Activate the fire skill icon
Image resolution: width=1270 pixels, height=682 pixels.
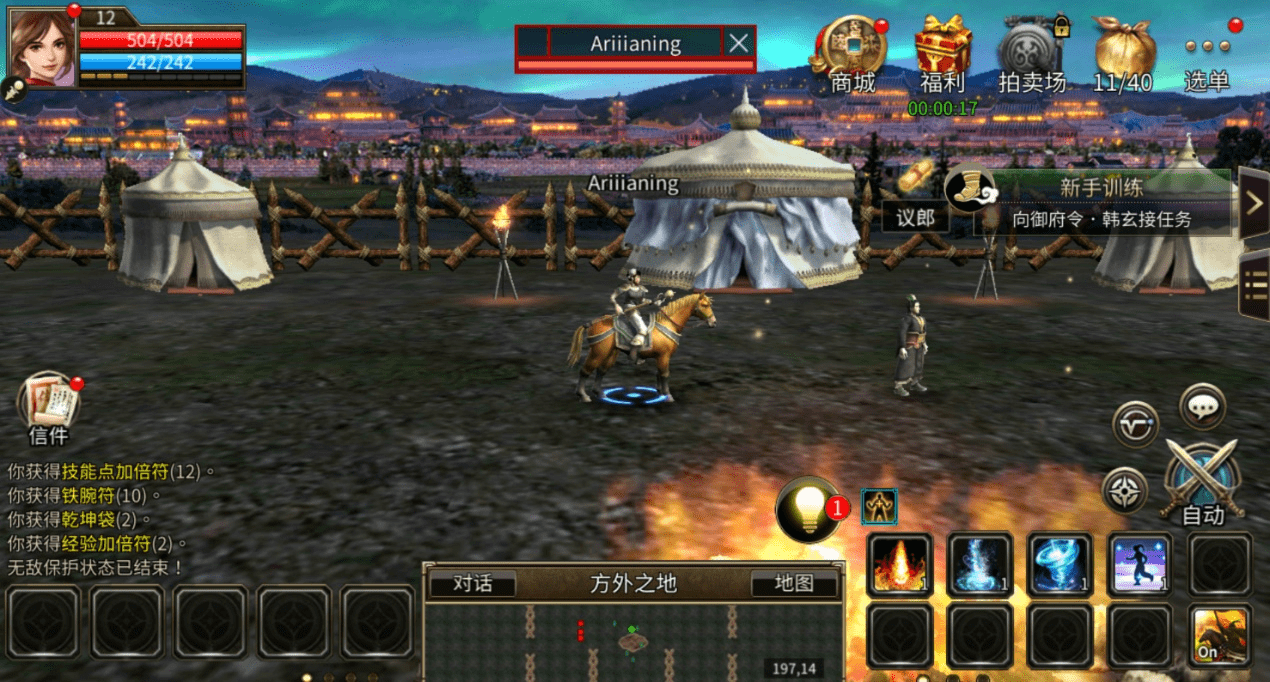900,565
